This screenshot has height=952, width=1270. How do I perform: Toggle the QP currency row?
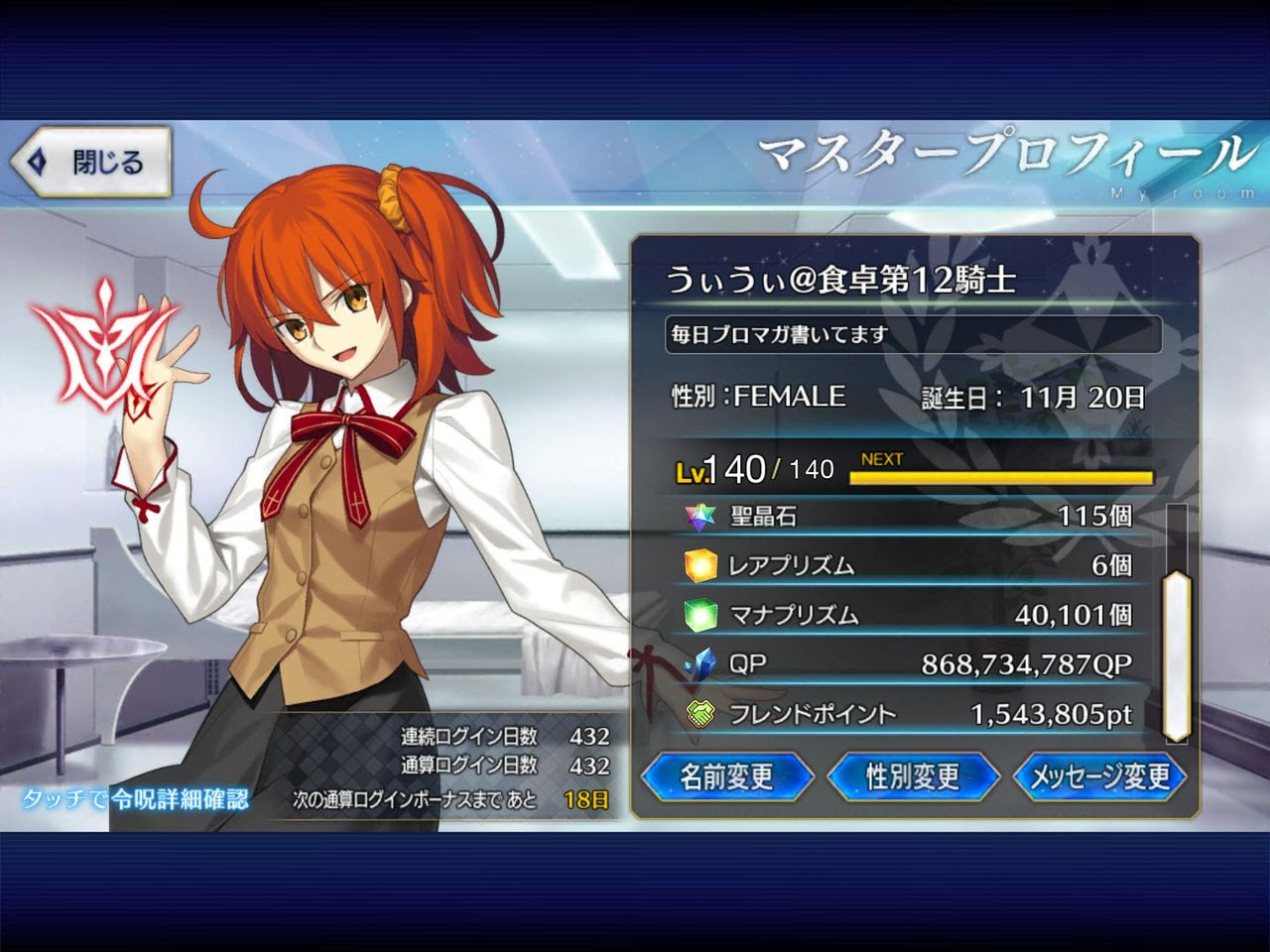point(913,664)
